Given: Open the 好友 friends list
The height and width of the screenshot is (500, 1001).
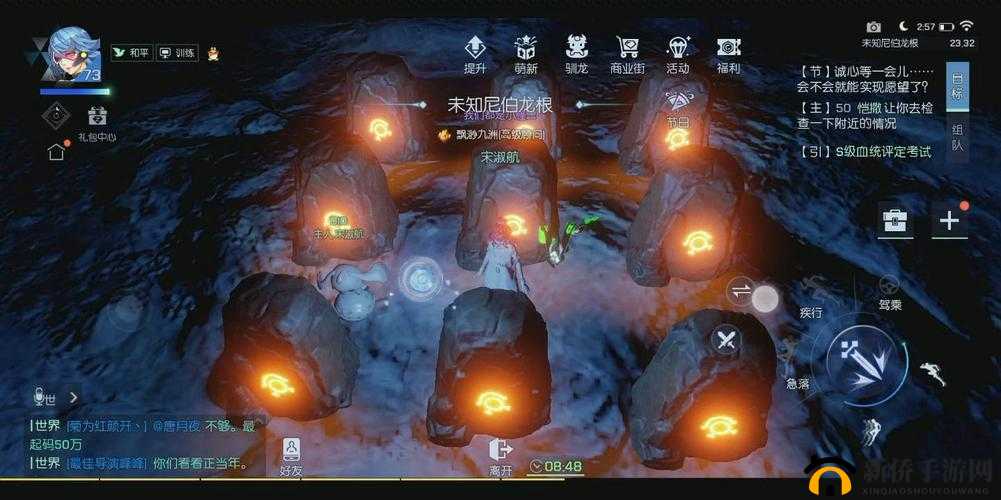Looking at the screenshot, I should [x=291, y=456].
